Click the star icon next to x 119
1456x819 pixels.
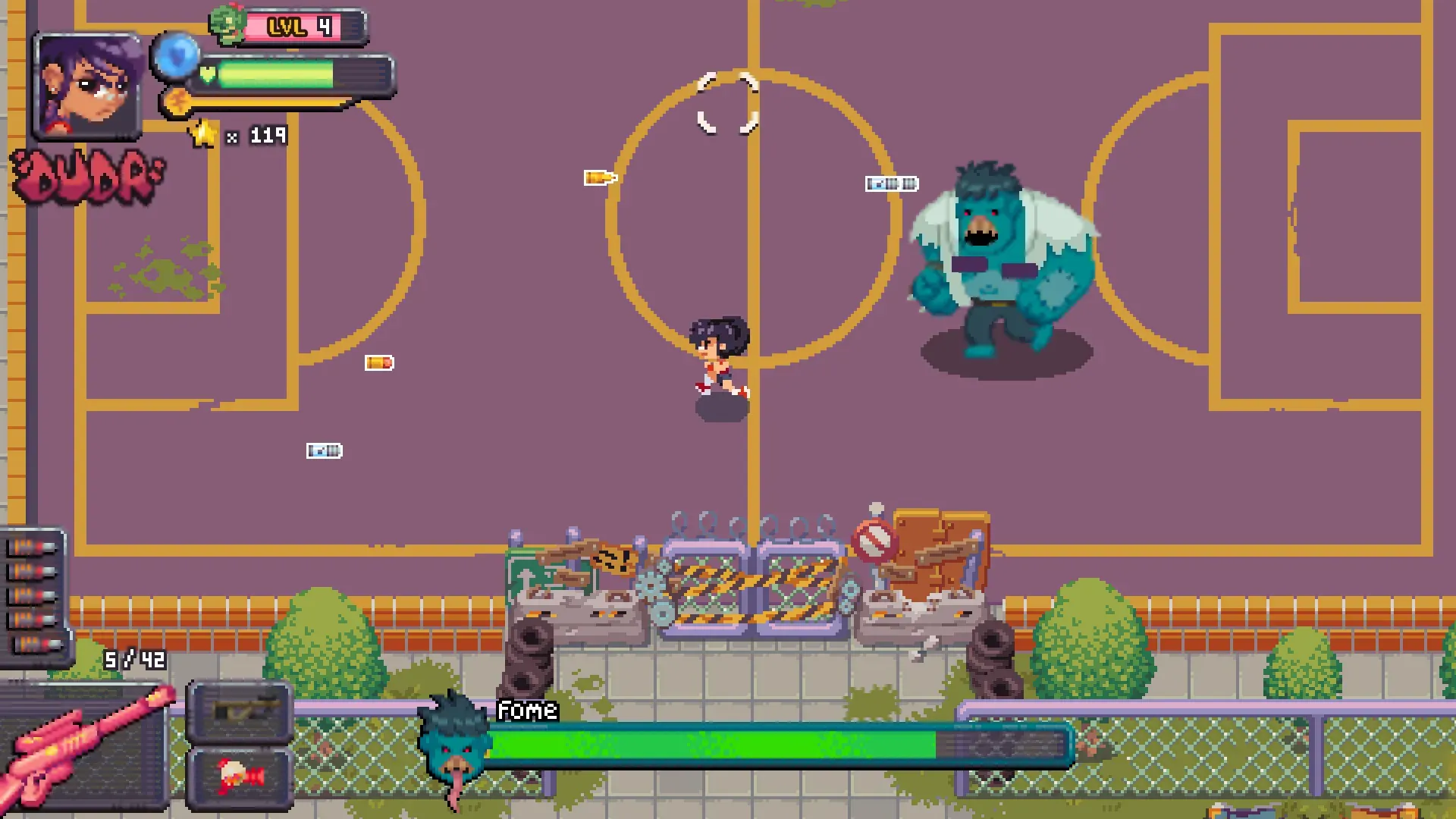(x=202, y=133)
